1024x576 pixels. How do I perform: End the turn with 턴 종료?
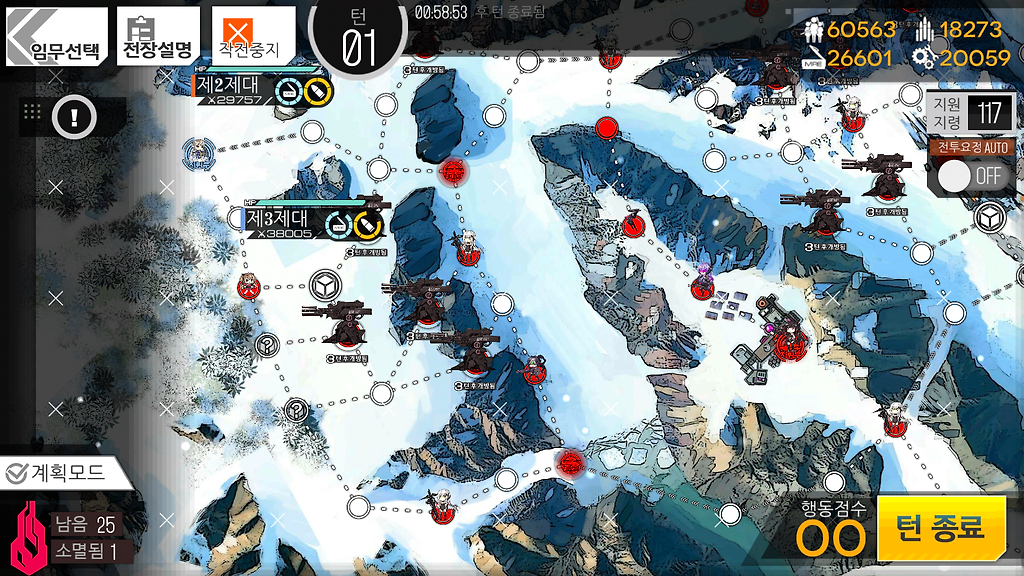coord(941,527)
